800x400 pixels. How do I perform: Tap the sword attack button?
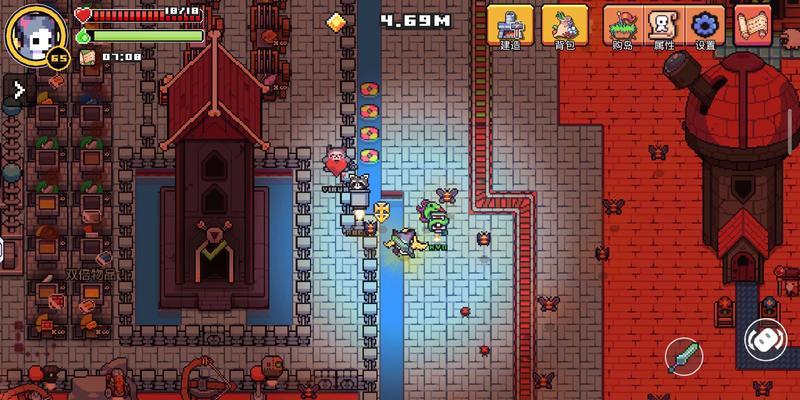click(686, 356)
